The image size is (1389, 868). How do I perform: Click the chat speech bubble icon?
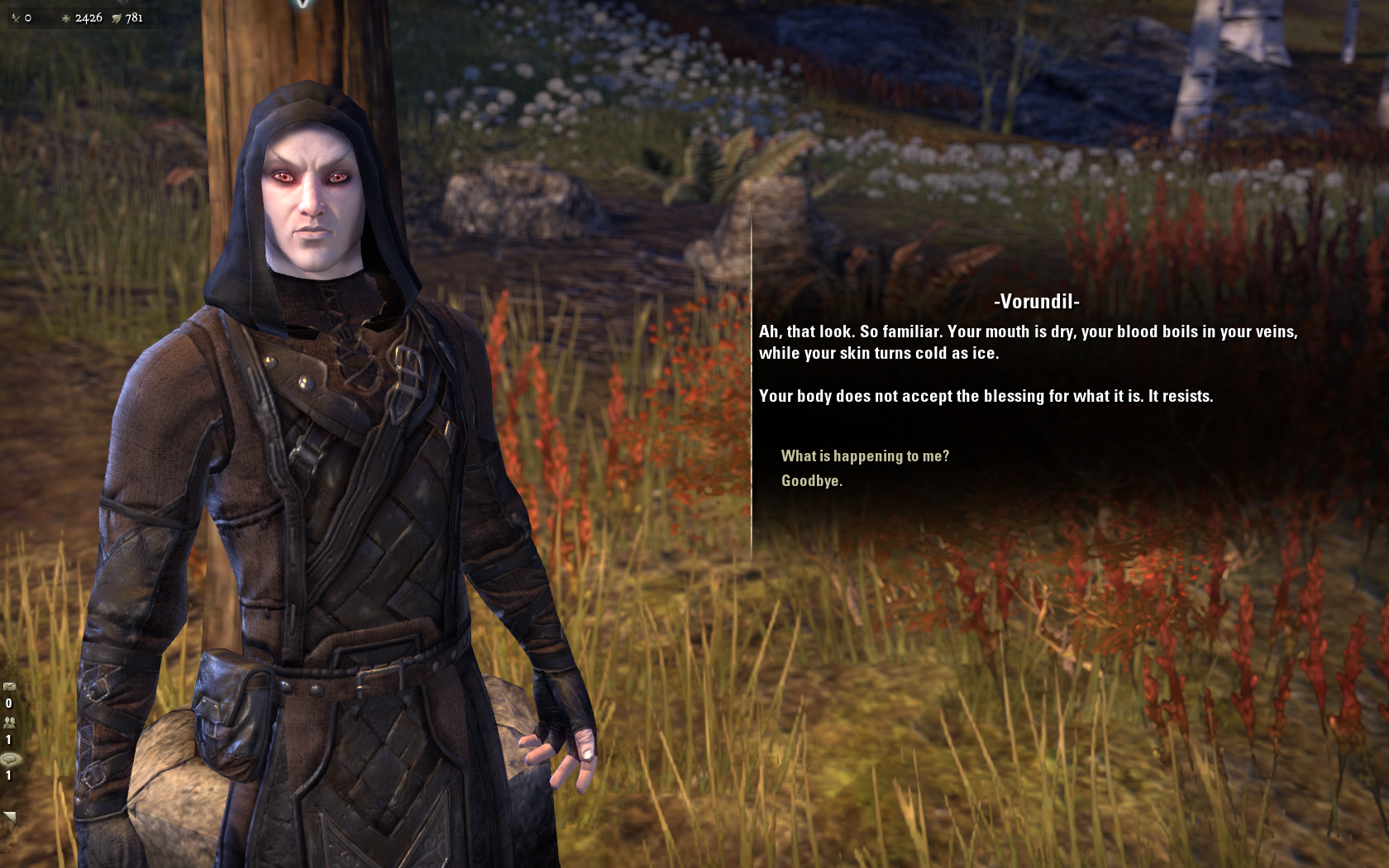click(x=10, y=759)
